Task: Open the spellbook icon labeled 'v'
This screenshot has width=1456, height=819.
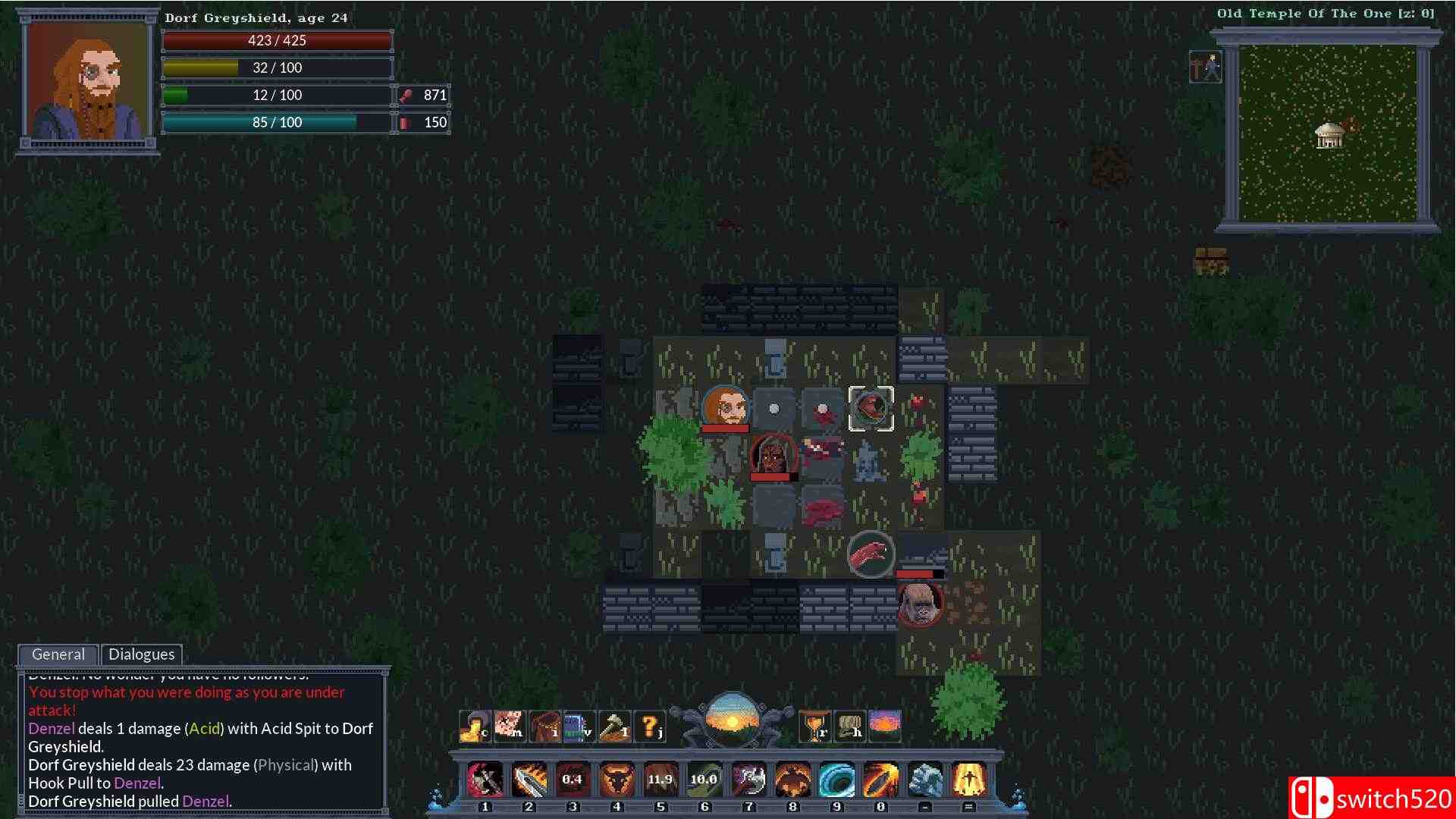Action: coord(581,724)
